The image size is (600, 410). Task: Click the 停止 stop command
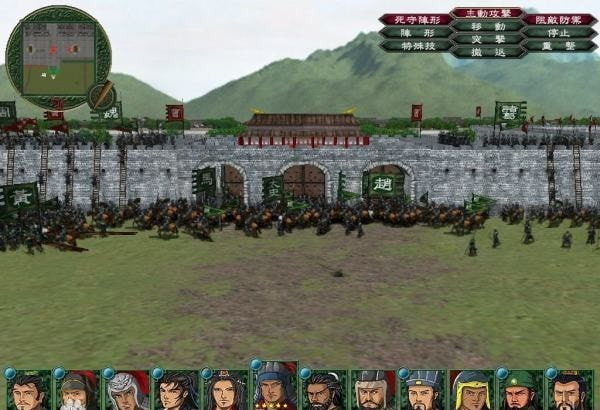[x=551, y=32]
